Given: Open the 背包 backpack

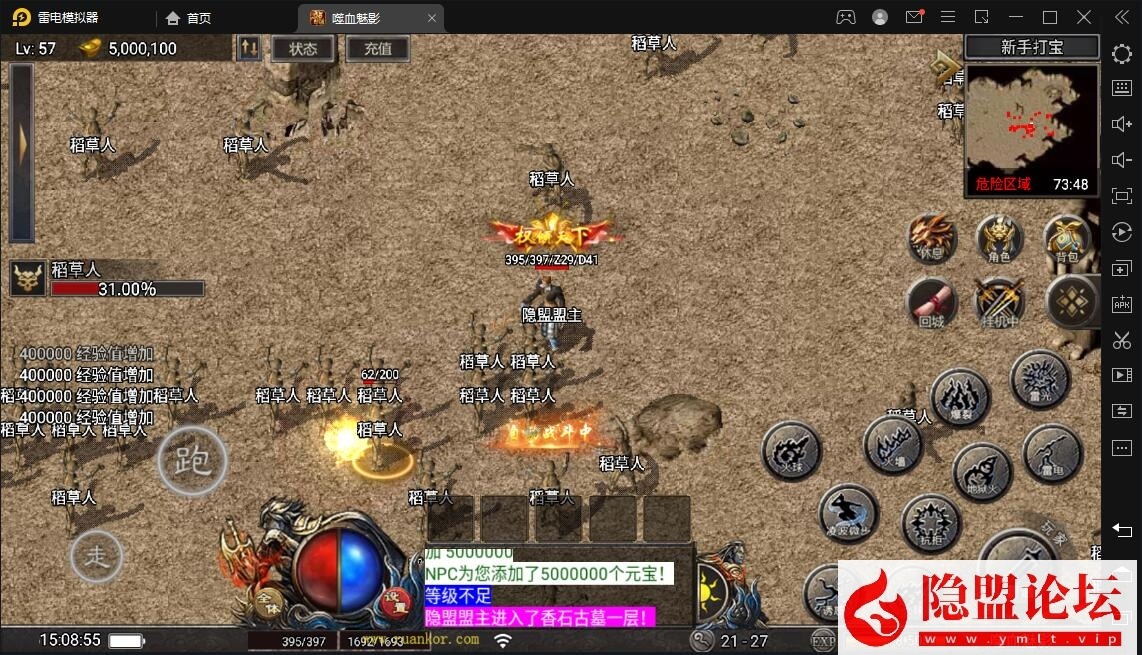Looking at the screenshot, I should coord(1066,240).
